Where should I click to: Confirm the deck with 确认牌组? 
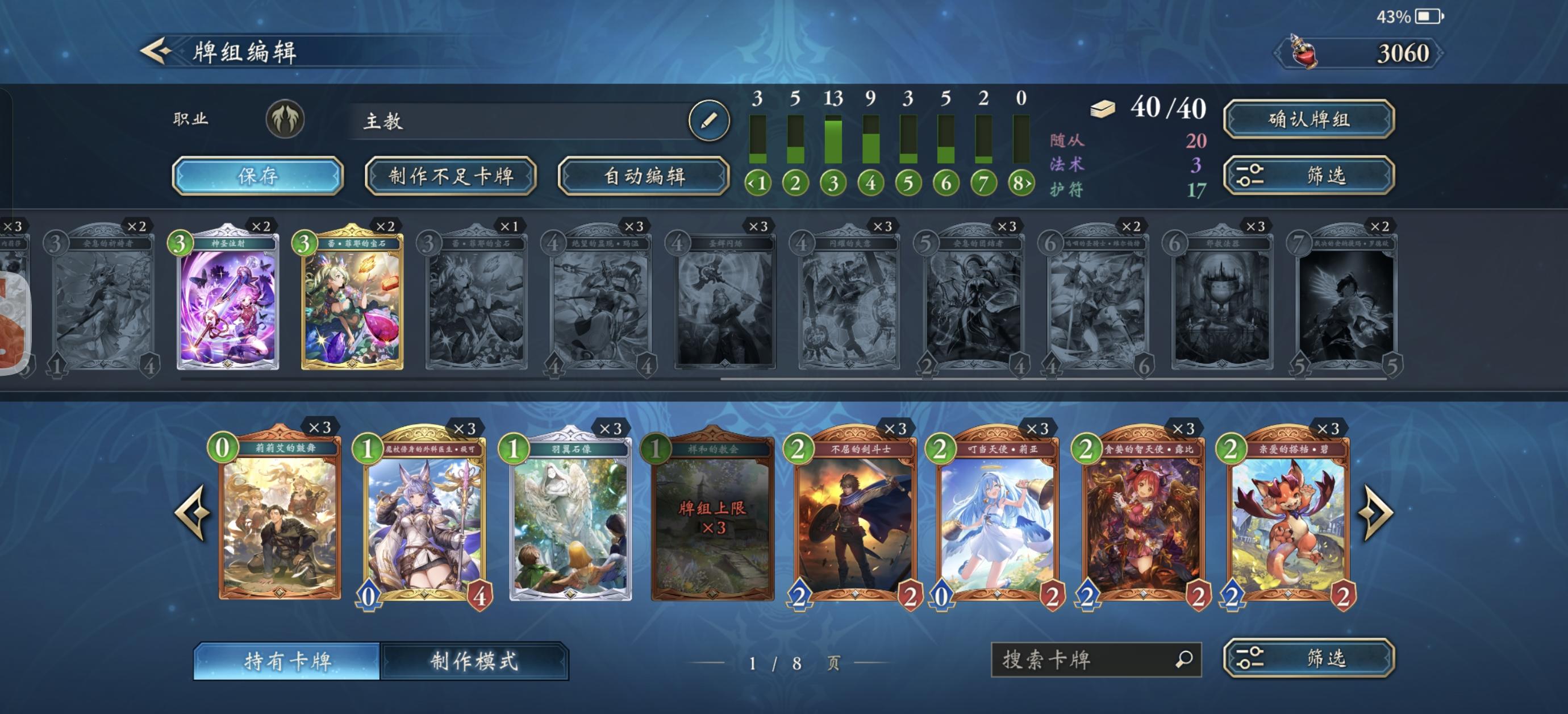[x=1309, y=119]
